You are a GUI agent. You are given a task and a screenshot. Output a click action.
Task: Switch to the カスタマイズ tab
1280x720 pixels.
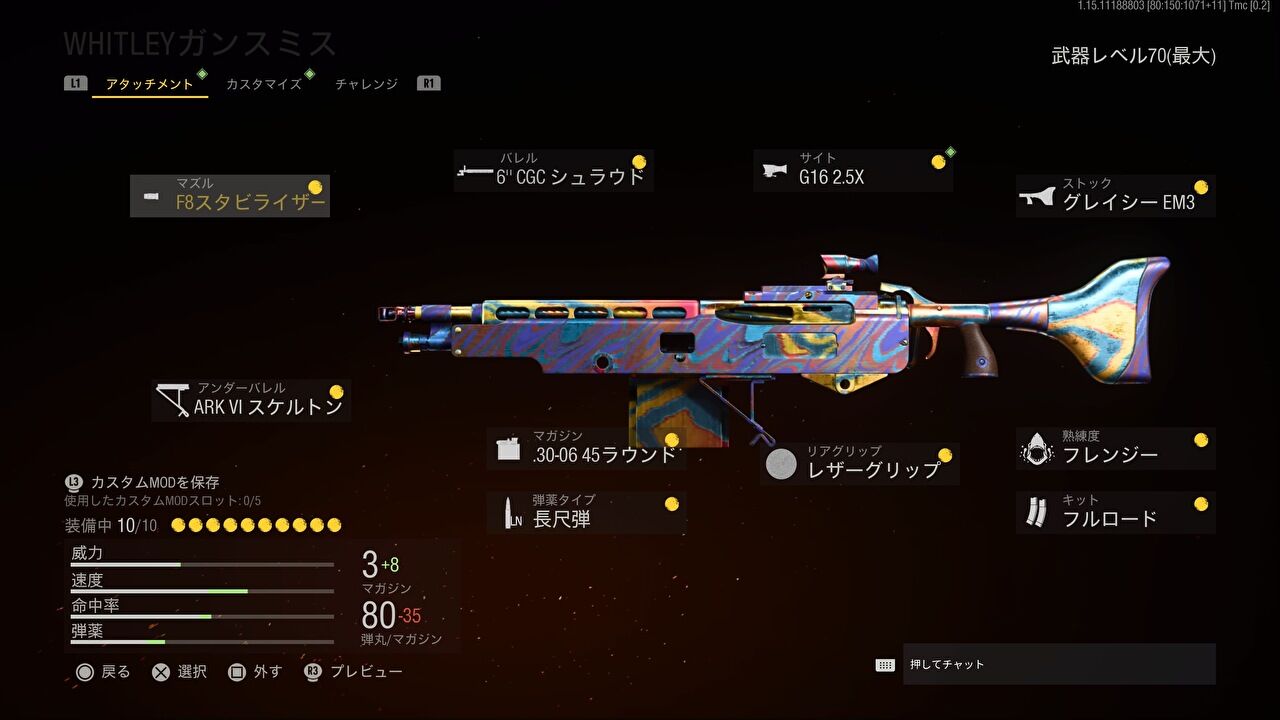point(264,84)
